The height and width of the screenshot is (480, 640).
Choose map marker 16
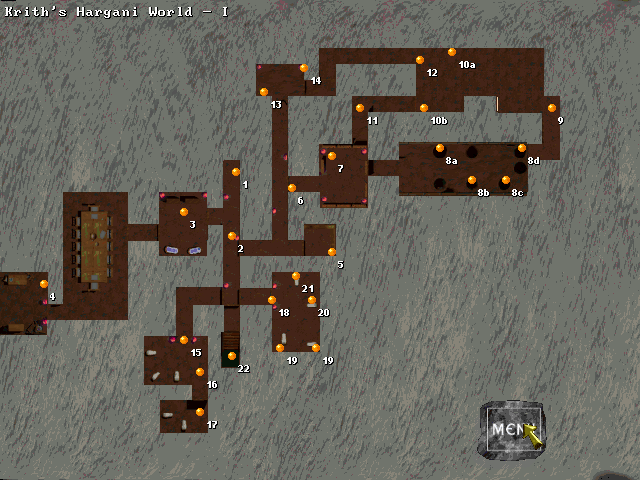point(200,372)
